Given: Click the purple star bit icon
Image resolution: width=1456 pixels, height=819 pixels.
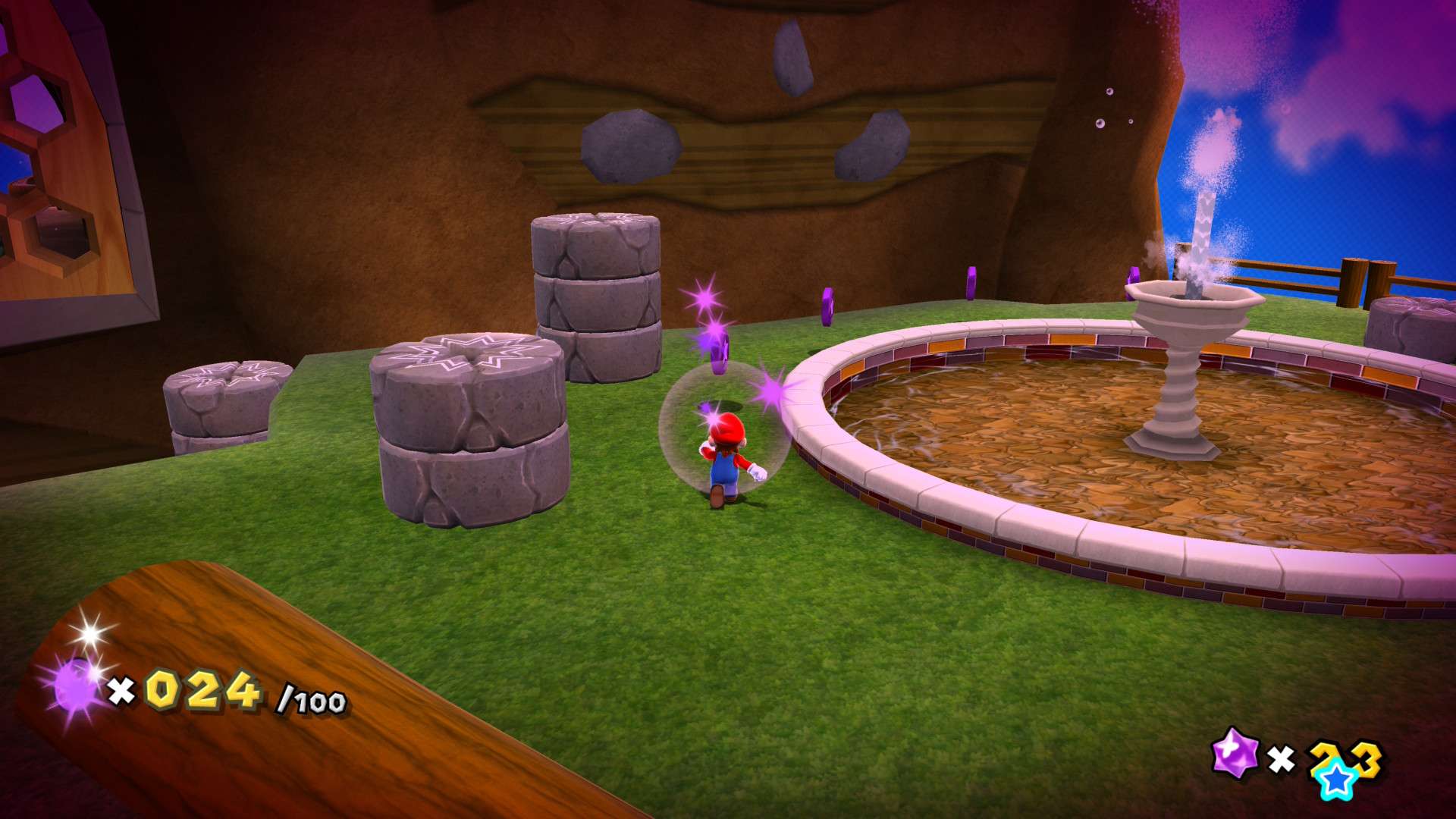Looking at the screenshot, I should pyautogui.click(x=1234, y=751).
